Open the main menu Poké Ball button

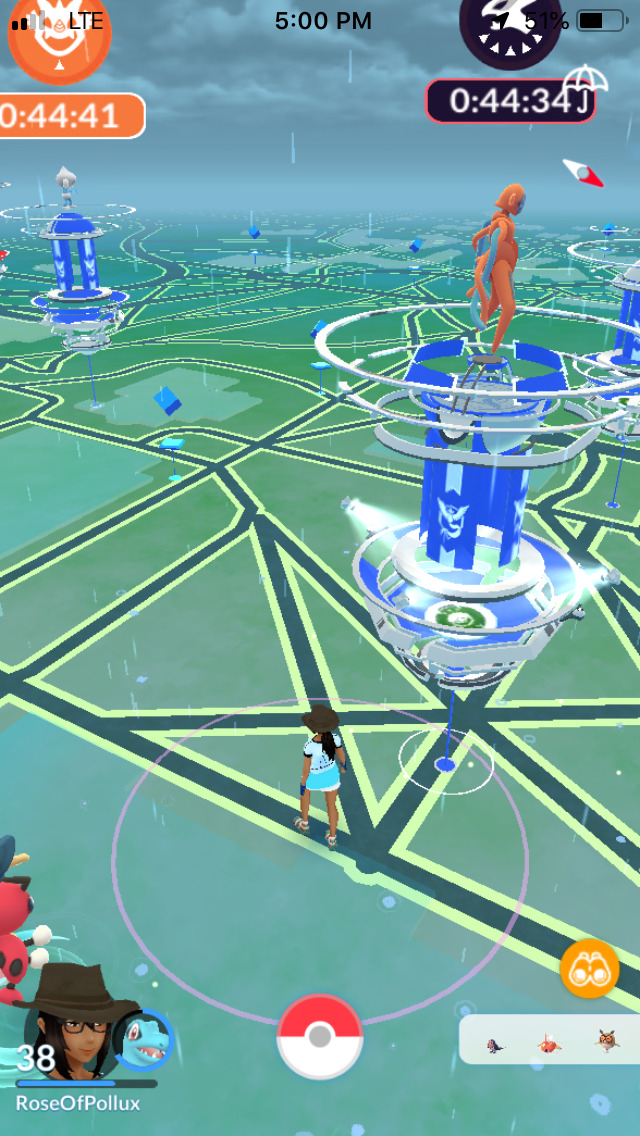pos(320,1036)
